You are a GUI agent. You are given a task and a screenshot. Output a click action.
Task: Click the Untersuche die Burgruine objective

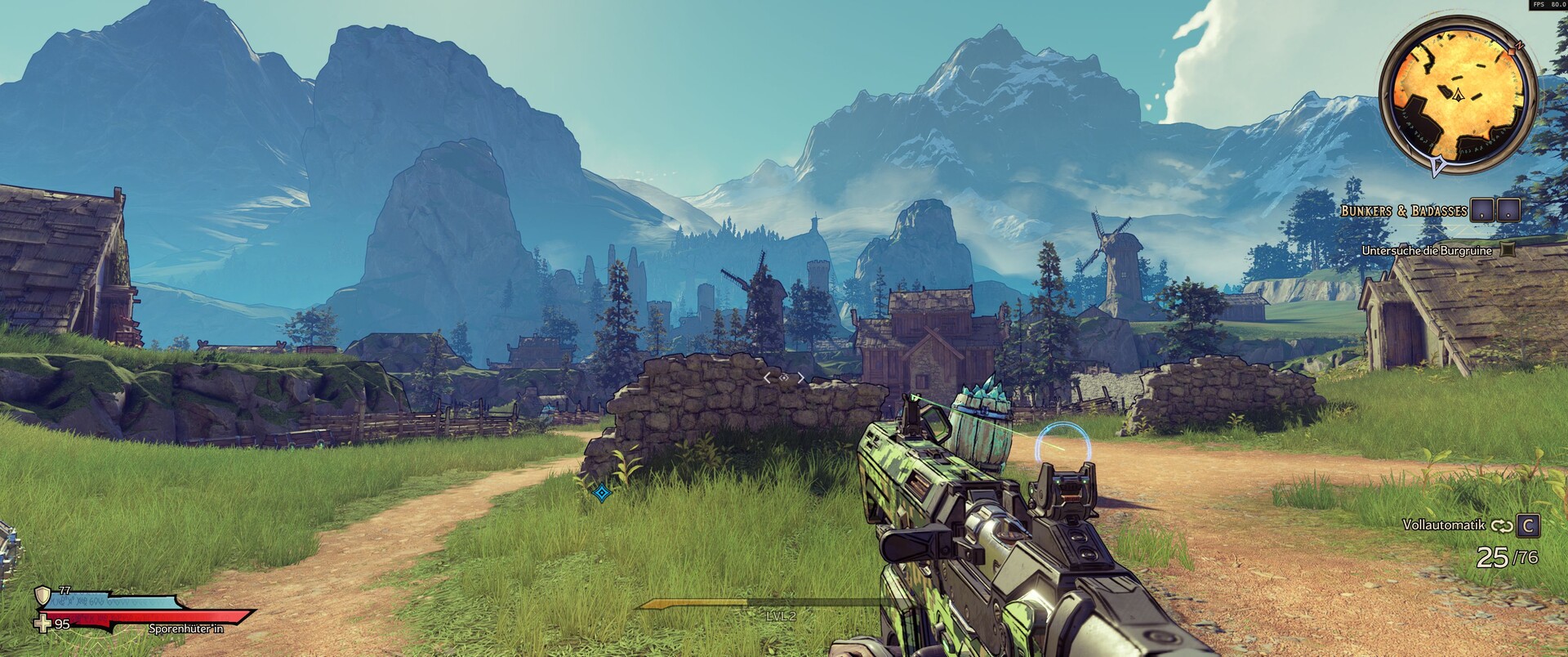(1426, 251)
